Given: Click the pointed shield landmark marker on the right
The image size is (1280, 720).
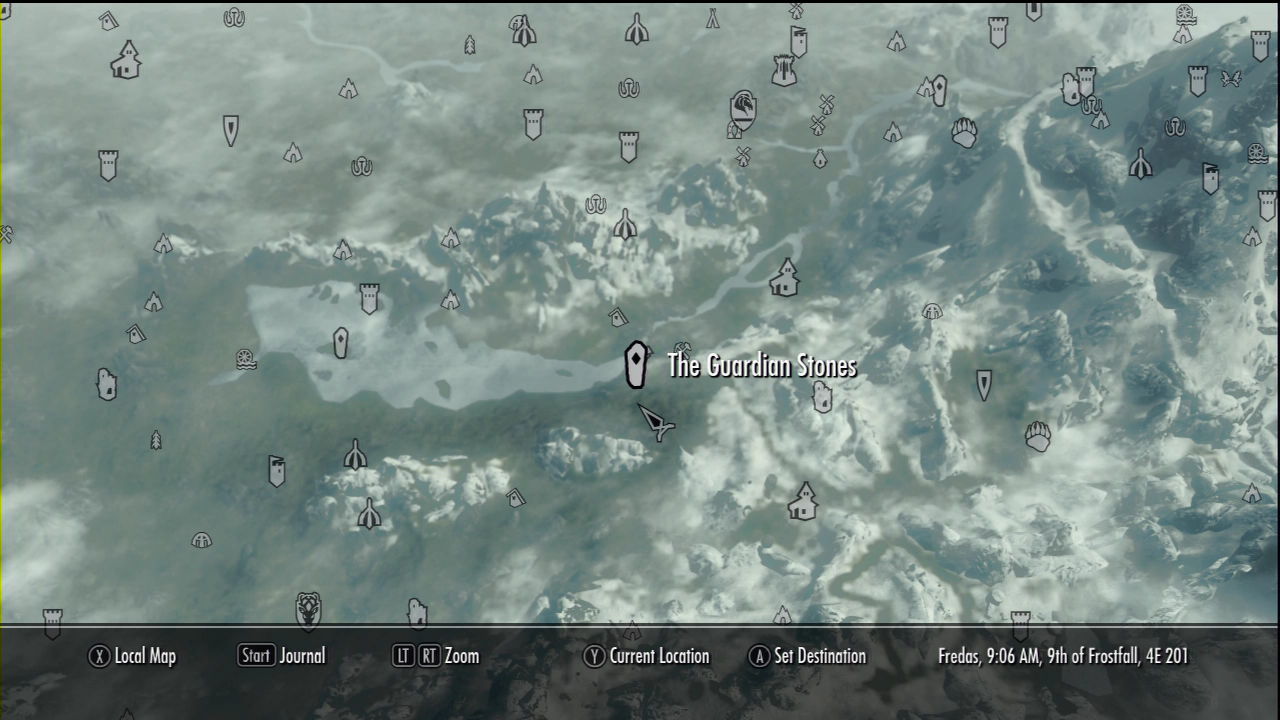Looking at the screenshot, I should click(984, 383).
